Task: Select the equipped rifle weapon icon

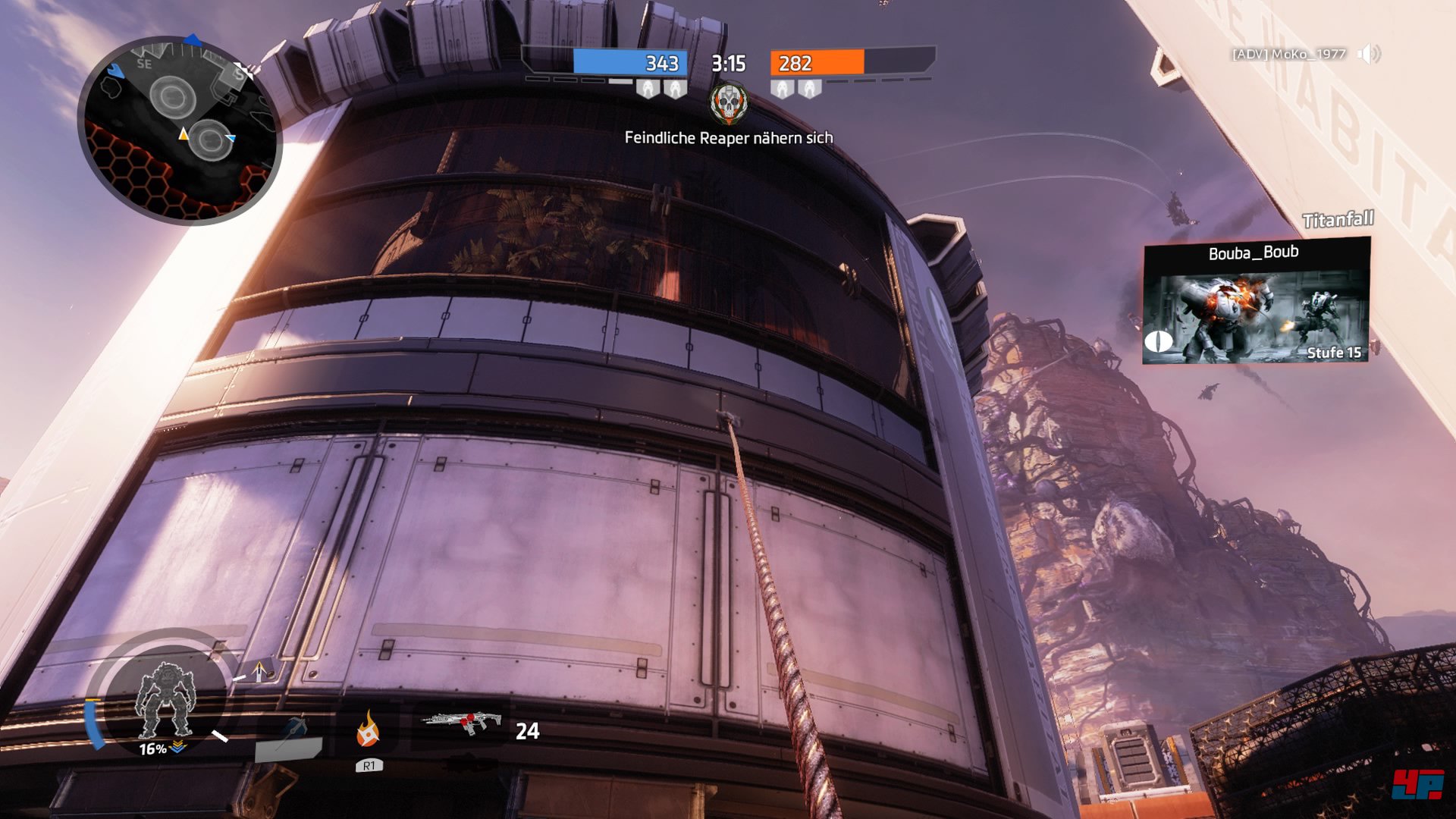Action: (x=463, y=721)
